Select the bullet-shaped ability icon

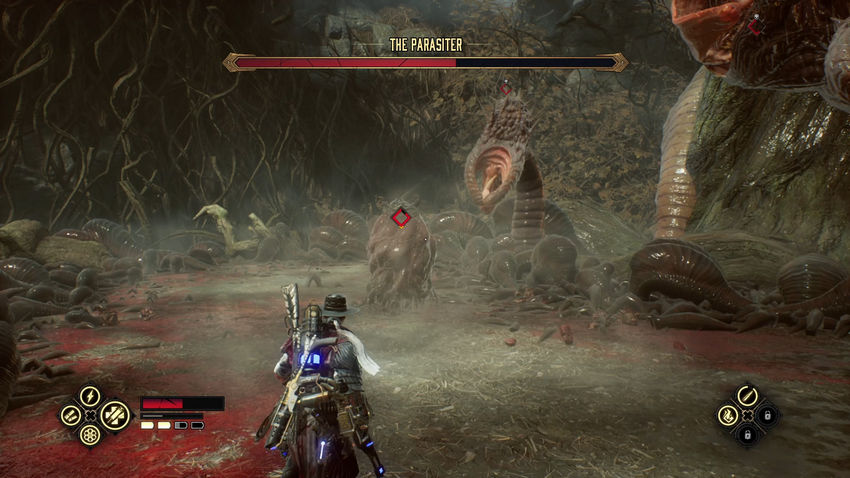tap(747, 396)
